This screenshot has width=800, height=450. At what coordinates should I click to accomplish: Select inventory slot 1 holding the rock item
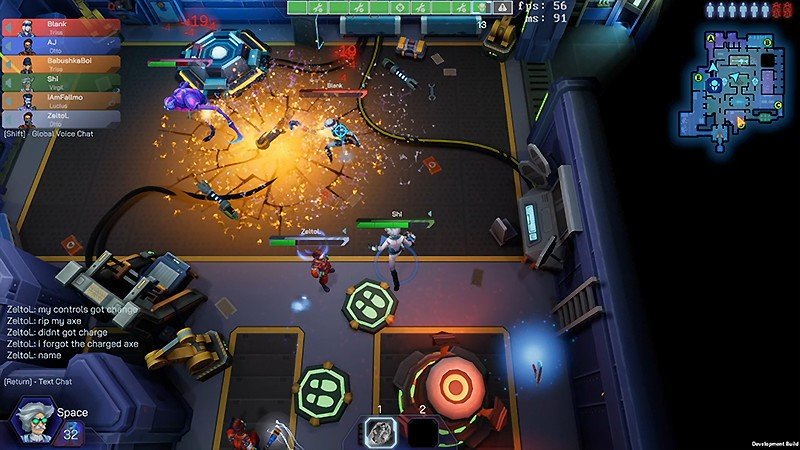[382, 431]
